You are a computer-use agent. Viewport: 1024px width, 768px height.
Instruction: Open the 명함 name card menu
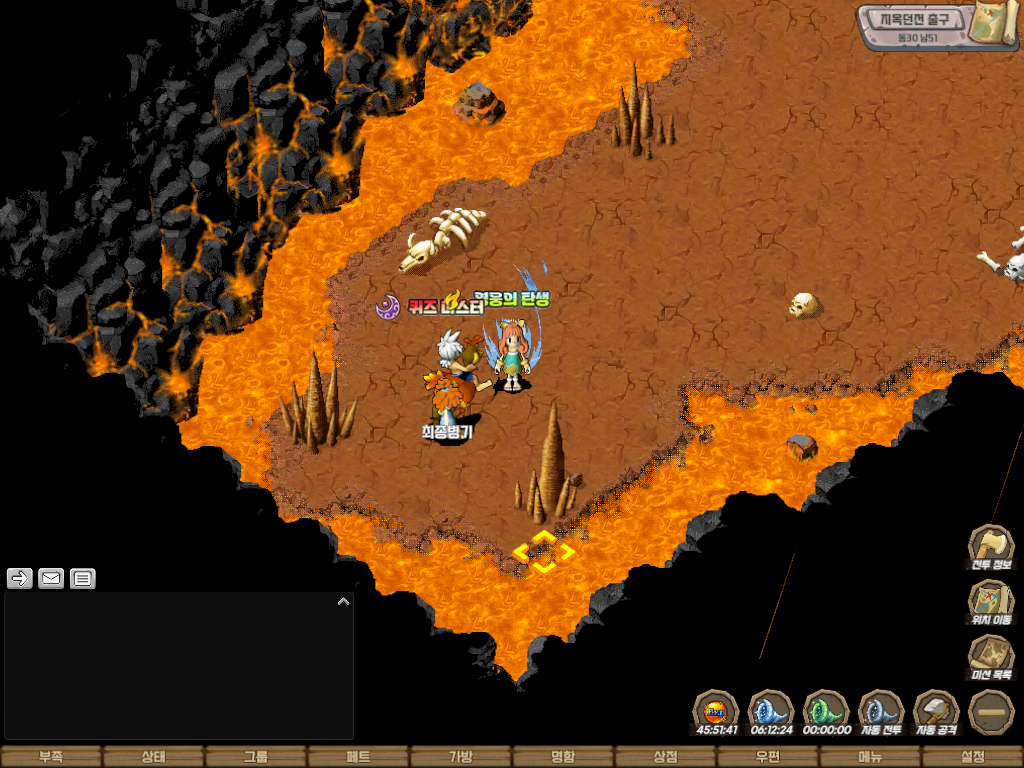coord(563,757)
